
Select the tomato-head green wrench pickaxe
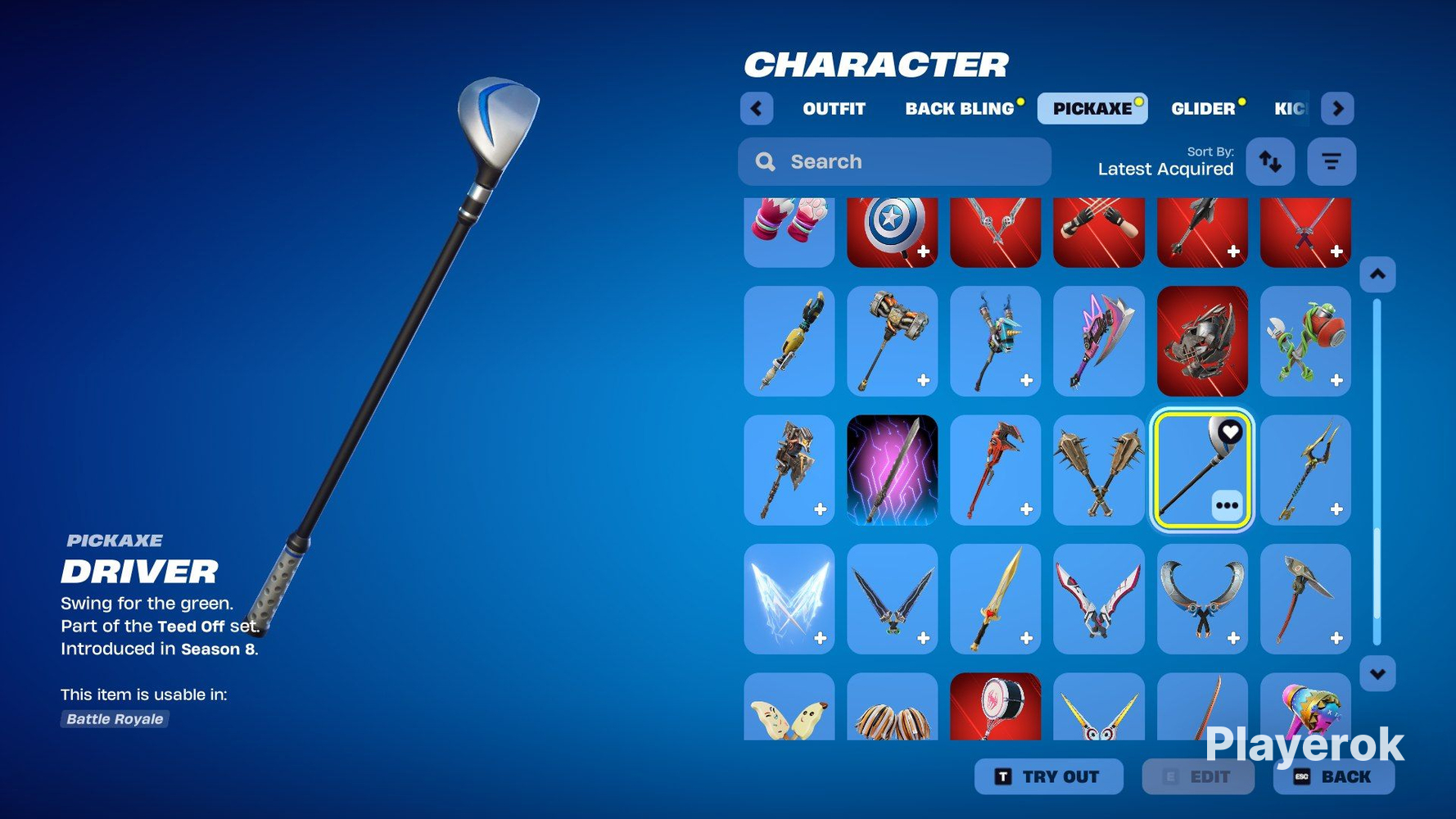click(x=1305, y=341)
